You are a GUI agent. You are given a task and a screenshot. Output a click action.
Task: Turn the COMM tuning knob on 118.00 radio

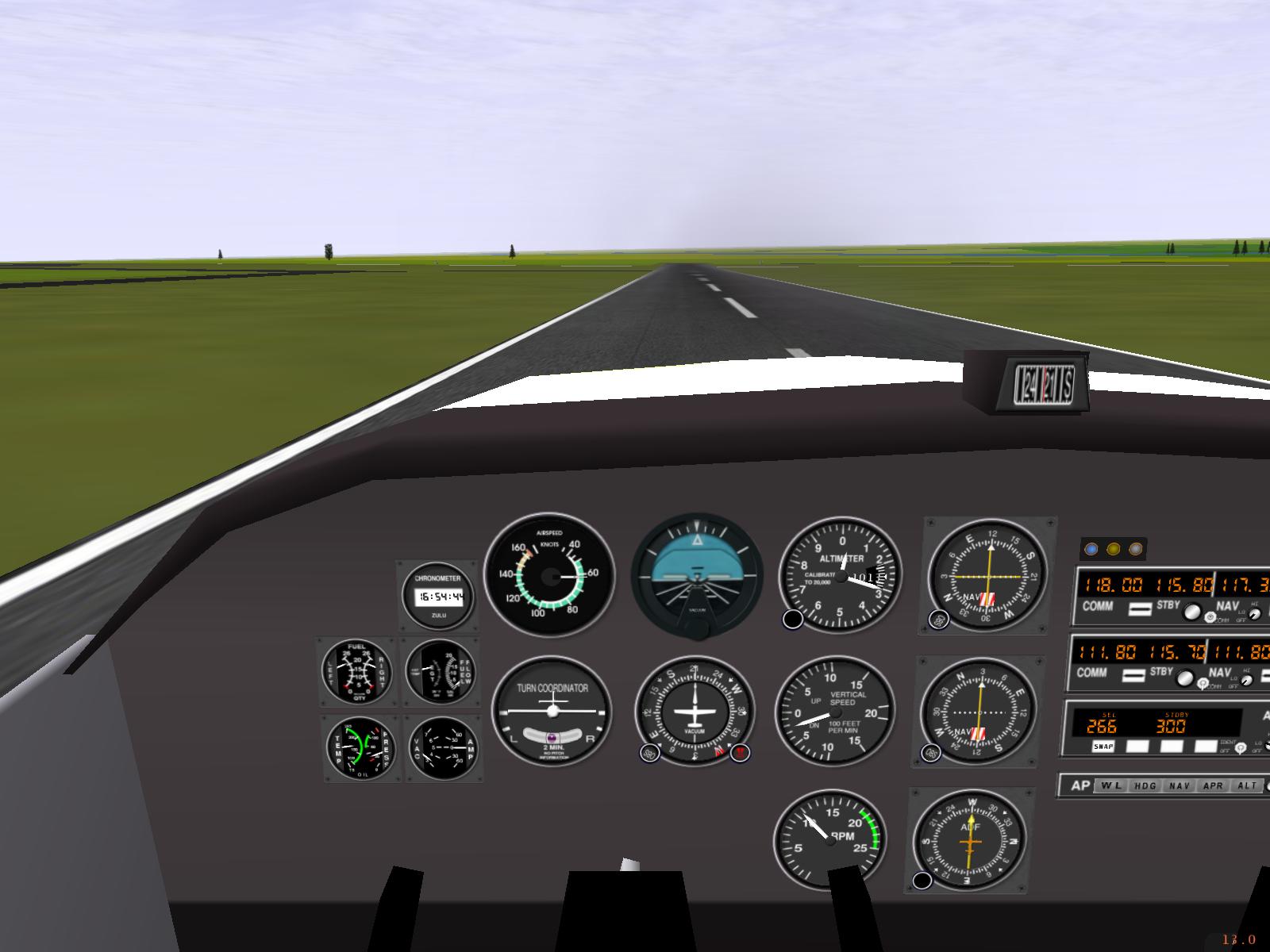pyautogui.click(x=1191, y=612)
